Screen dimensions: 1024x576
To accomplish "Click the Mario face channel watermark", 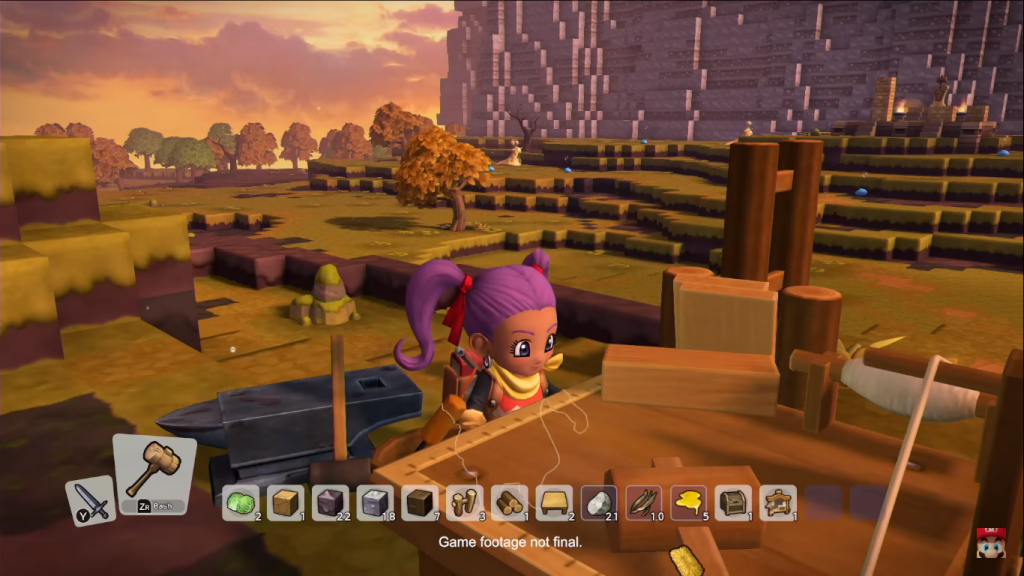I will pyautogui.click(x=990, y=542).
